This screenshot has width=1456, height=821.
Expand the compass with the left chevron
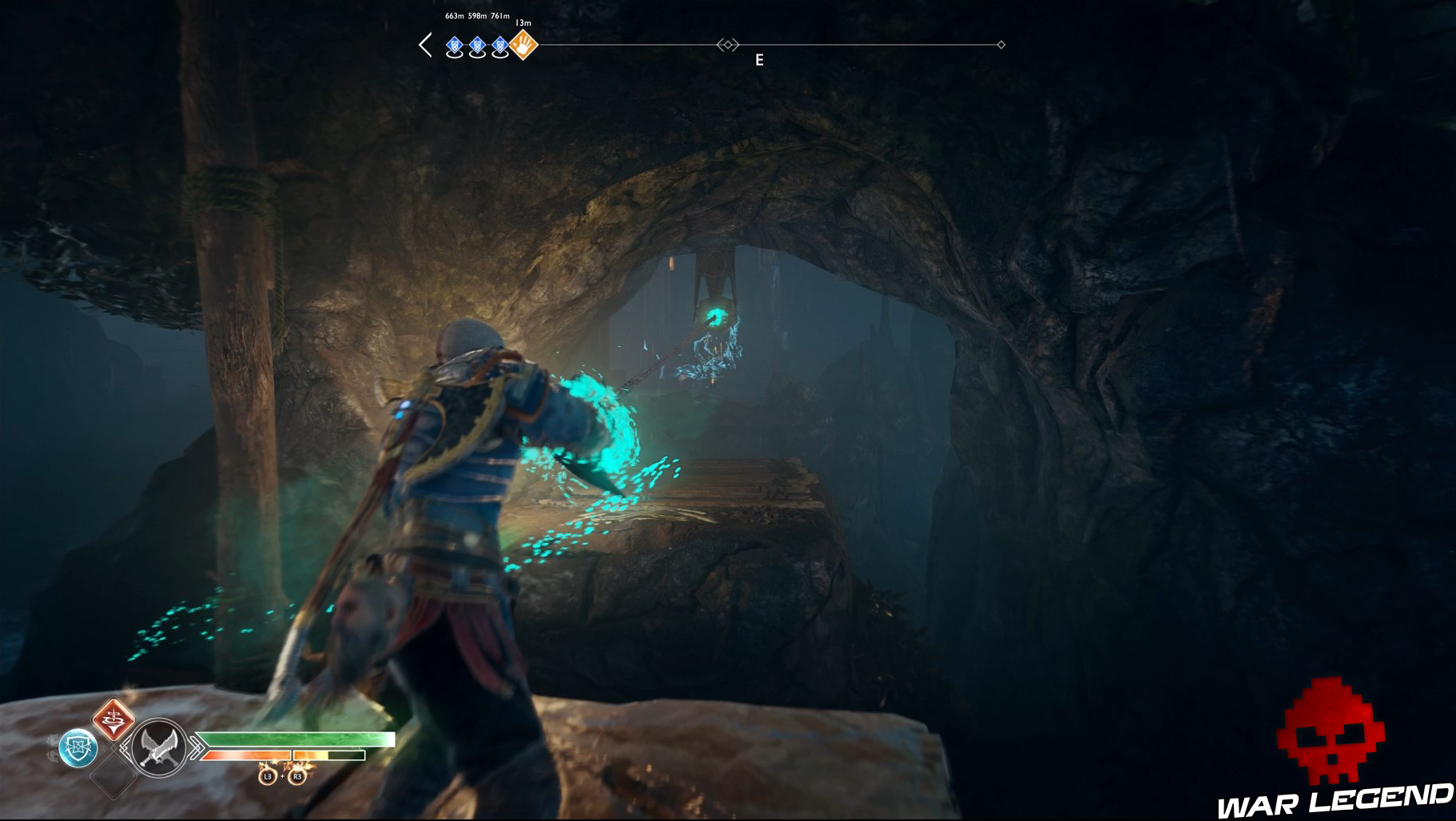pyautogui.click(x=426, y=46)
